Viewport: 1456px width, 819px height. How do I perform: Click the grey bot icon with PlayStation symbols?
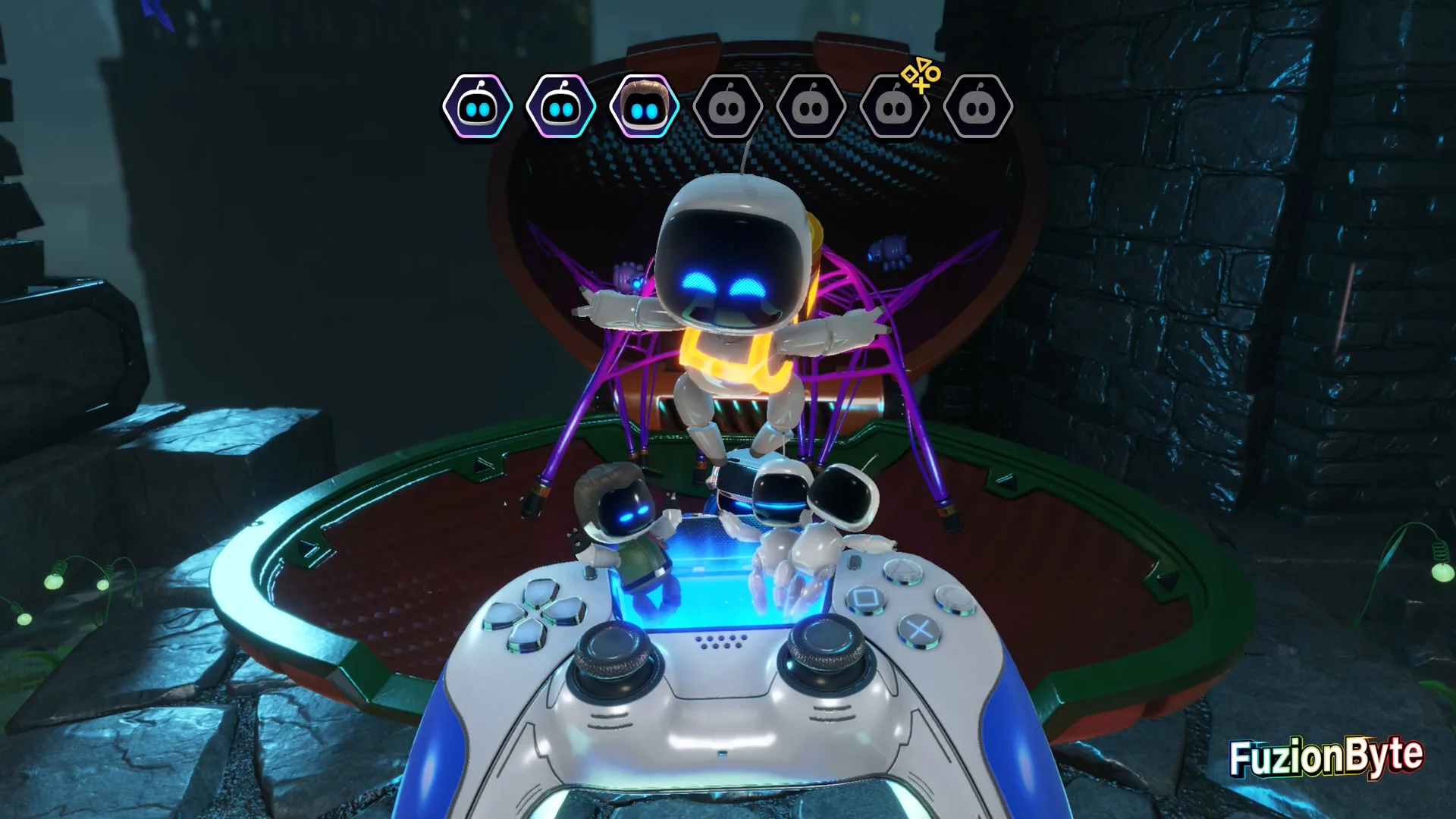[x=895, y=107]
